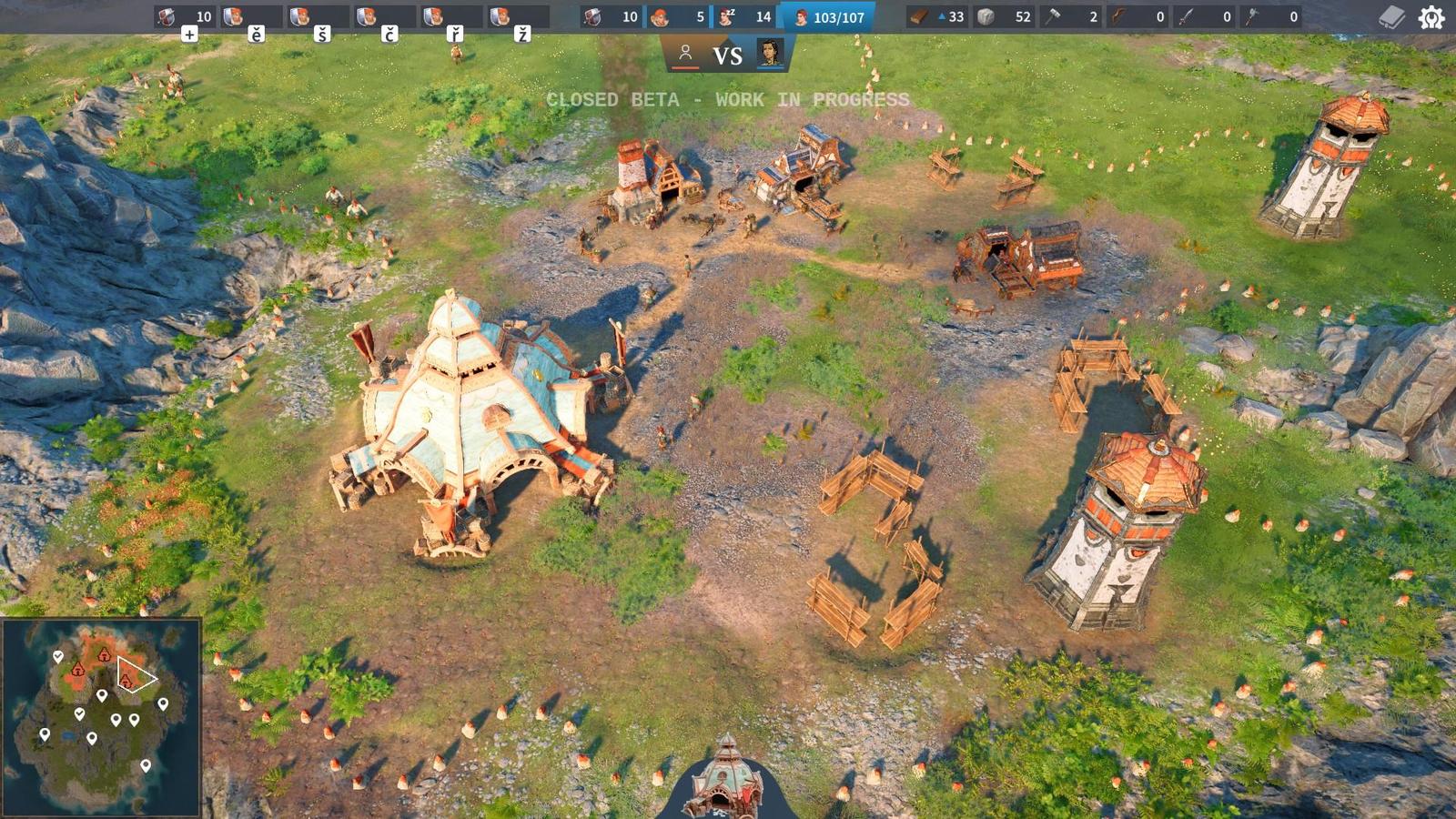The height and width of the screenshot is (819, 1456).
Task: Click the hammer tools resource icon
Action: 1054,15
